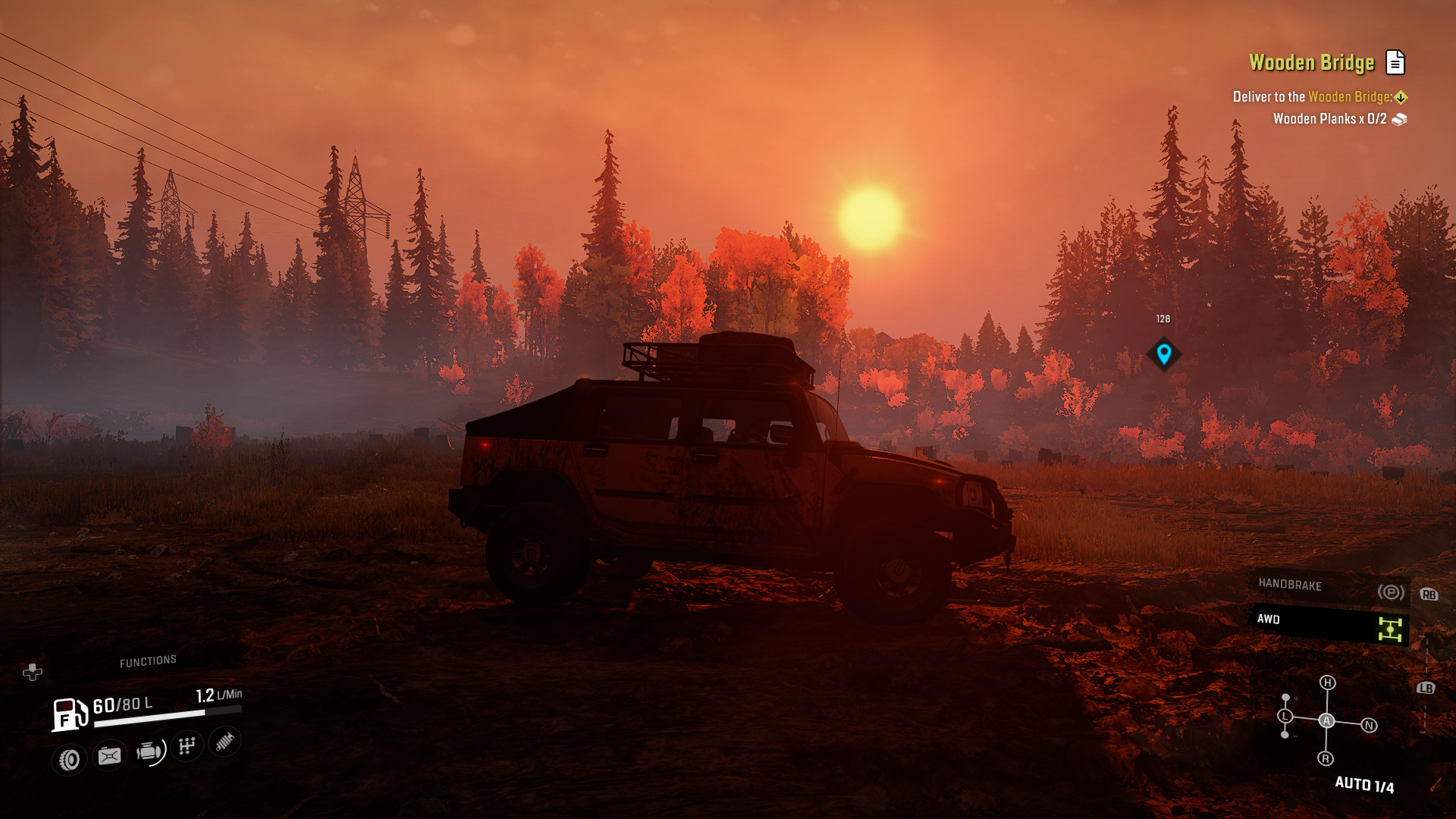Screen dimensions: 1456x819
Task: Select the Wooden Bridge objective title
Action: pos(1311,62)
